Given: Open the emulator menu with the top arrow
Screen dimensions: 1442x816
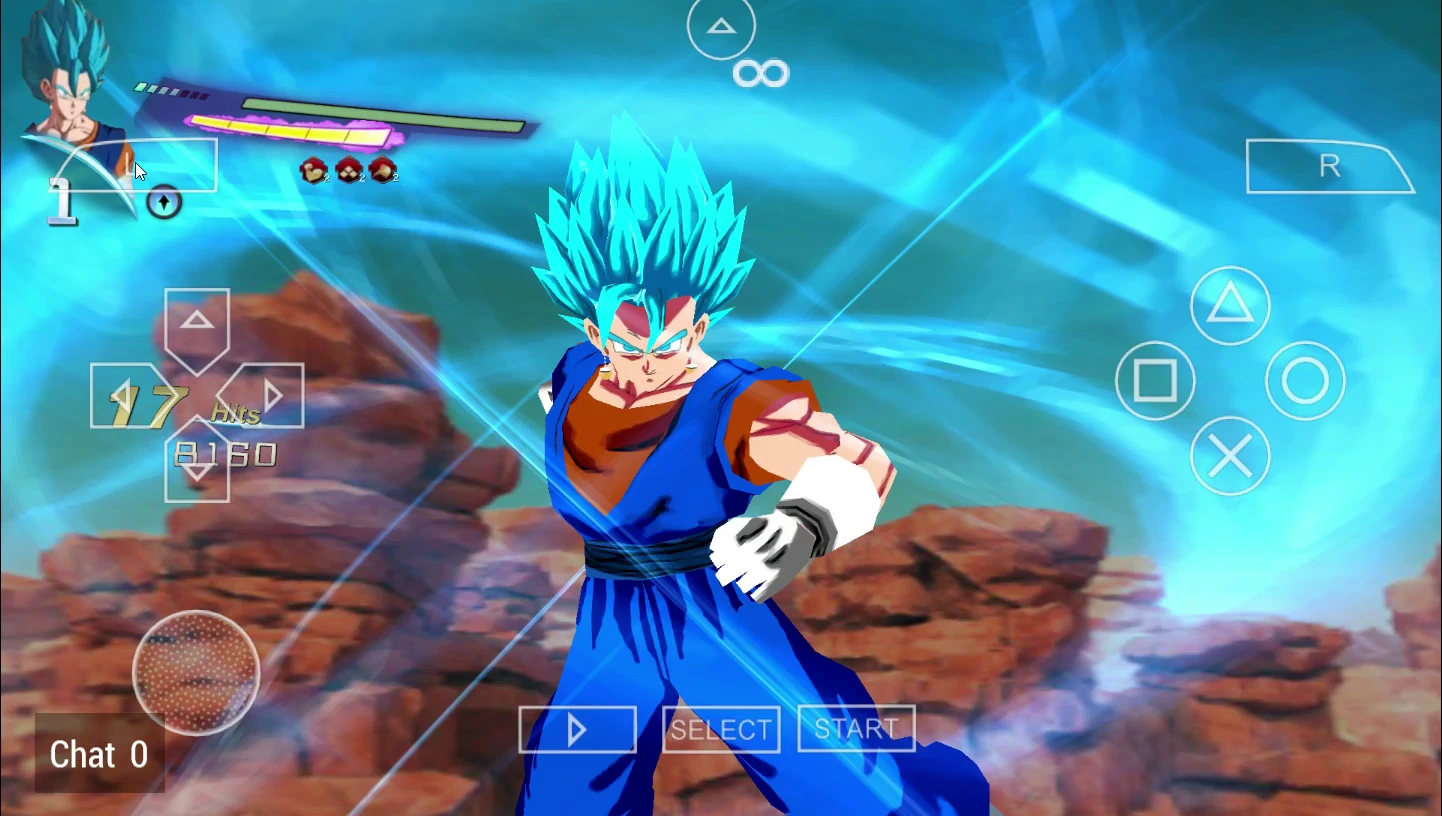Looking at the screenshot, I should (721, 27).
